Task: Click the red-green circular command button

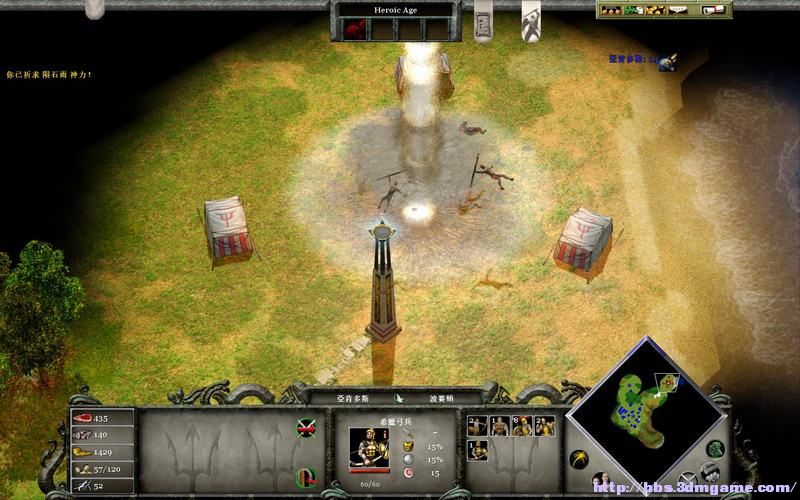Action: (x=307, y=471)
